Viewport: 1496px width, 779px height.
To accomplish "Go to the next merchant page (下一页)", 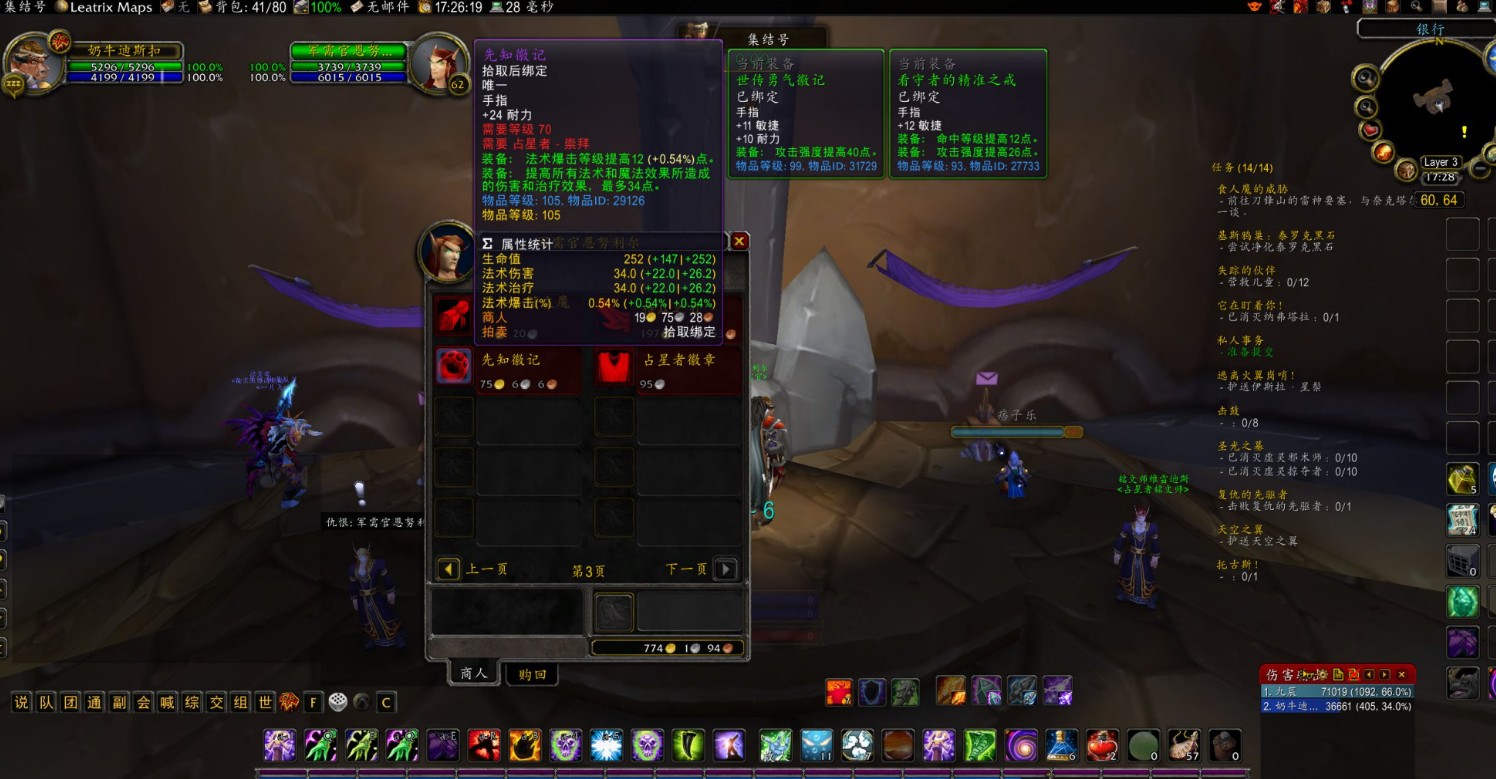I will pyautogui.click(x=726, y=569).
